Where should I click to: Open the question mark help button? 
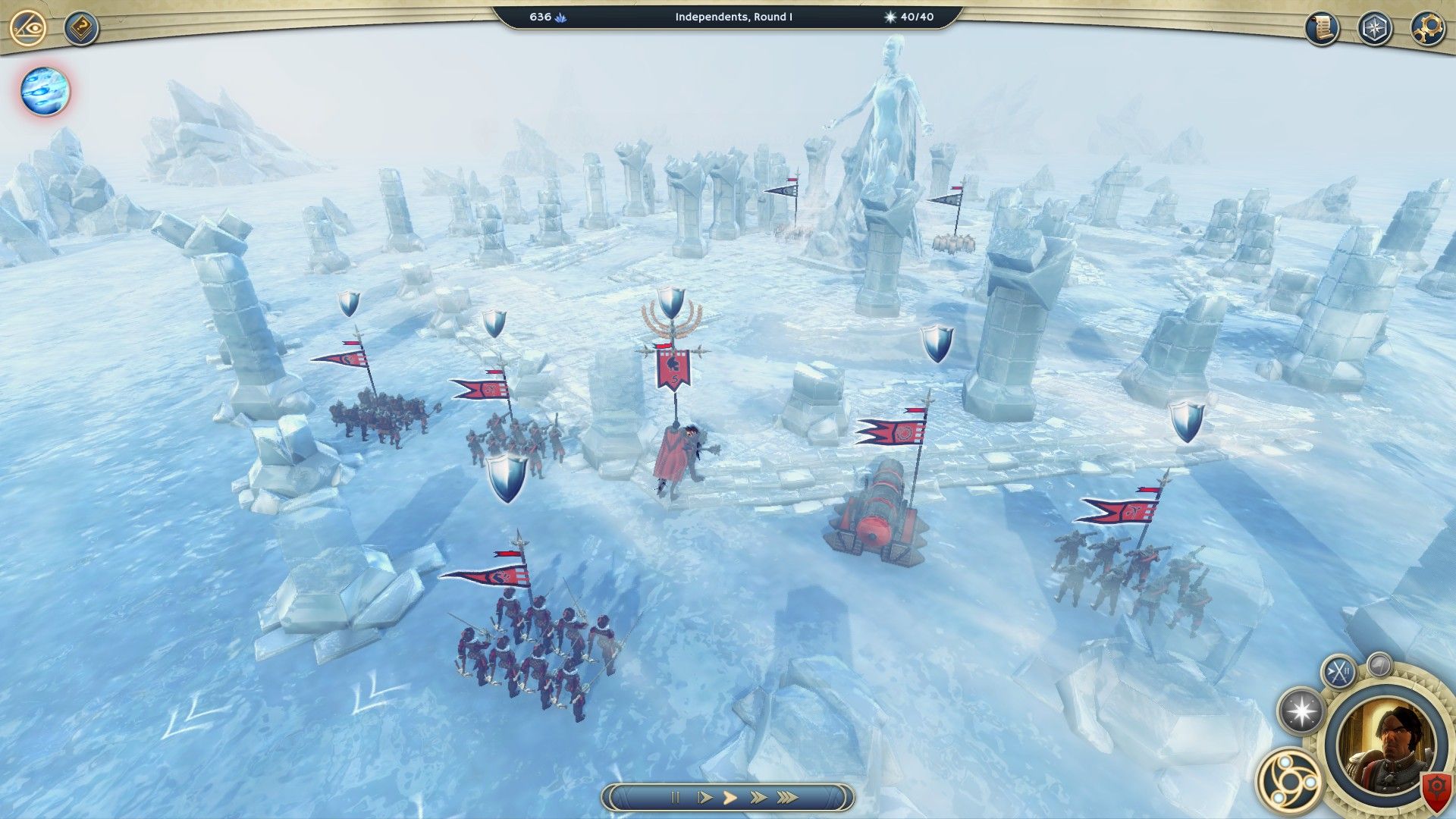tap(80, 29)
